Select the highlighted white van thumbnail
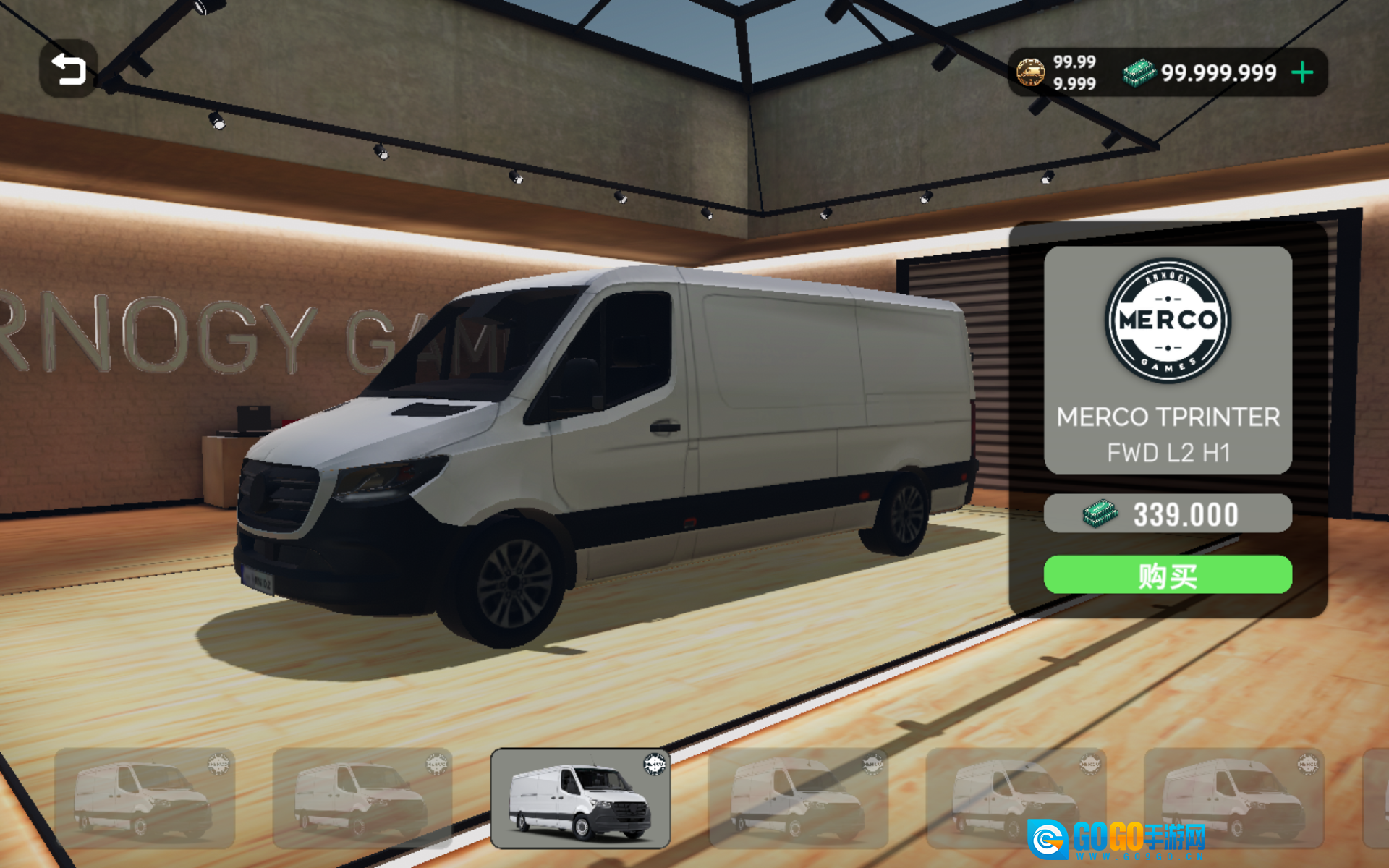 [x=580, y=798]
